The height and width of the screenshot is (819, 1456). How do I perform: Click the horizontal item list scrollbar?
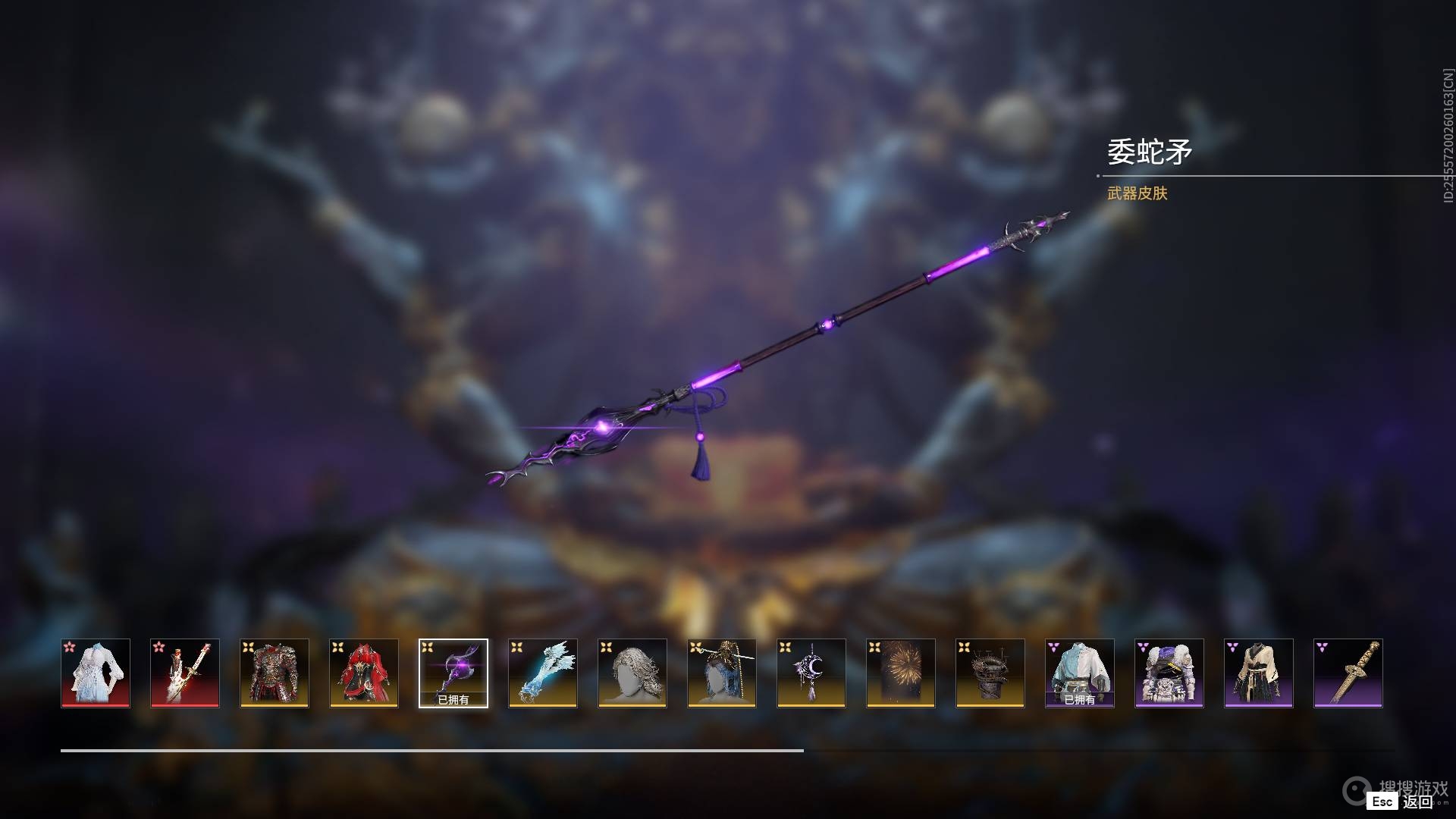tap(432, 751)
